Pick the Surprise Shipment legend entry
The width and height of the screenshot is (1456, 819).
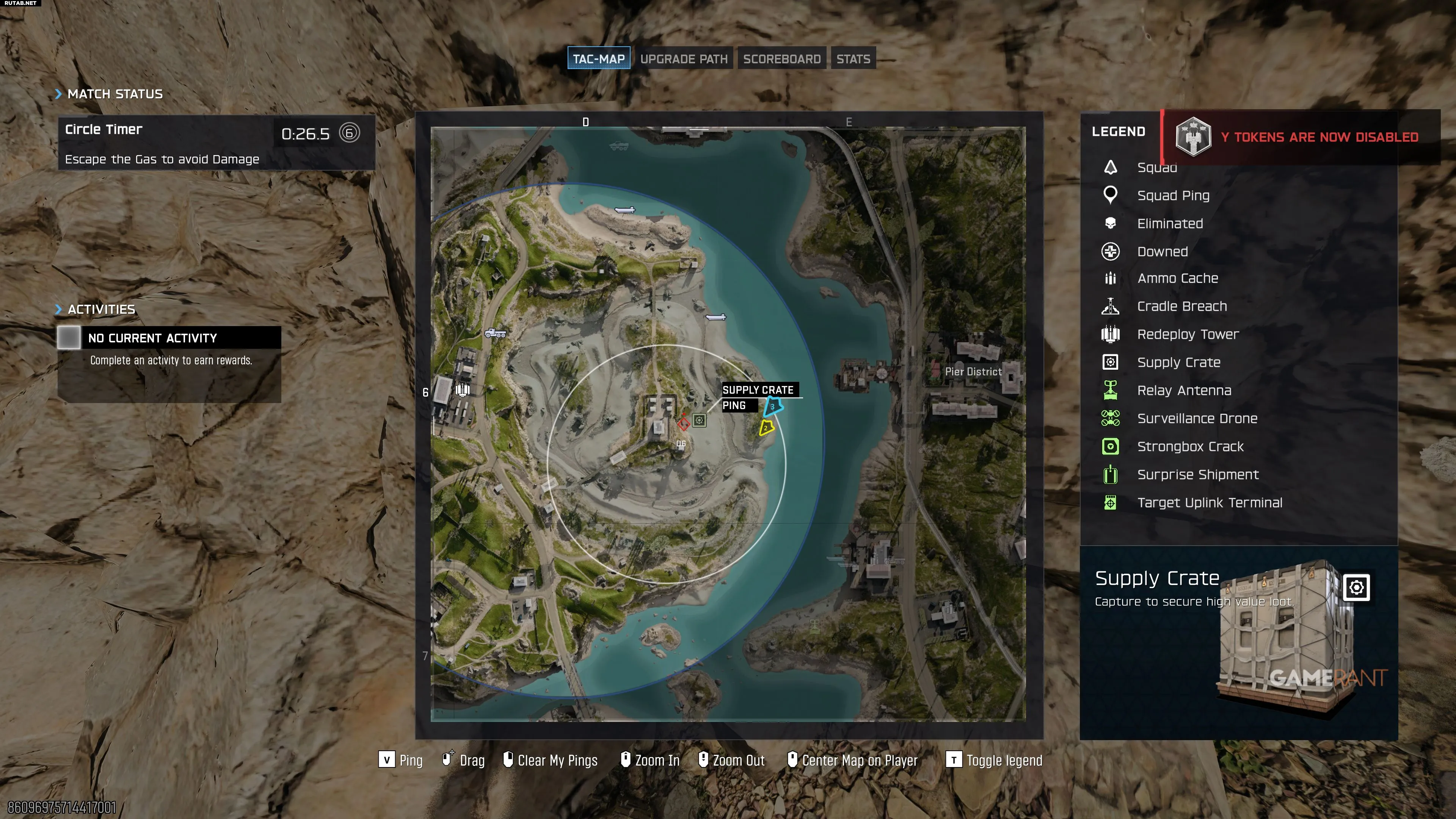click(1198, 475)
